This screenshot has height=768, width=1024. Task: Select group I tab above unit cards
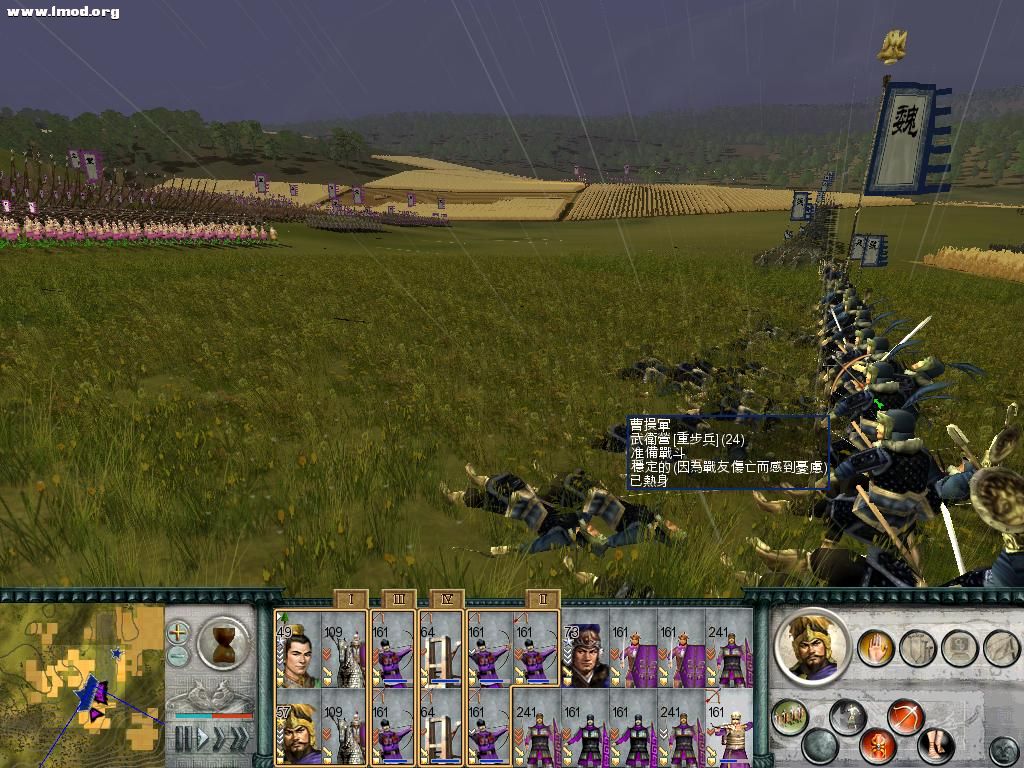click(350, 599)
